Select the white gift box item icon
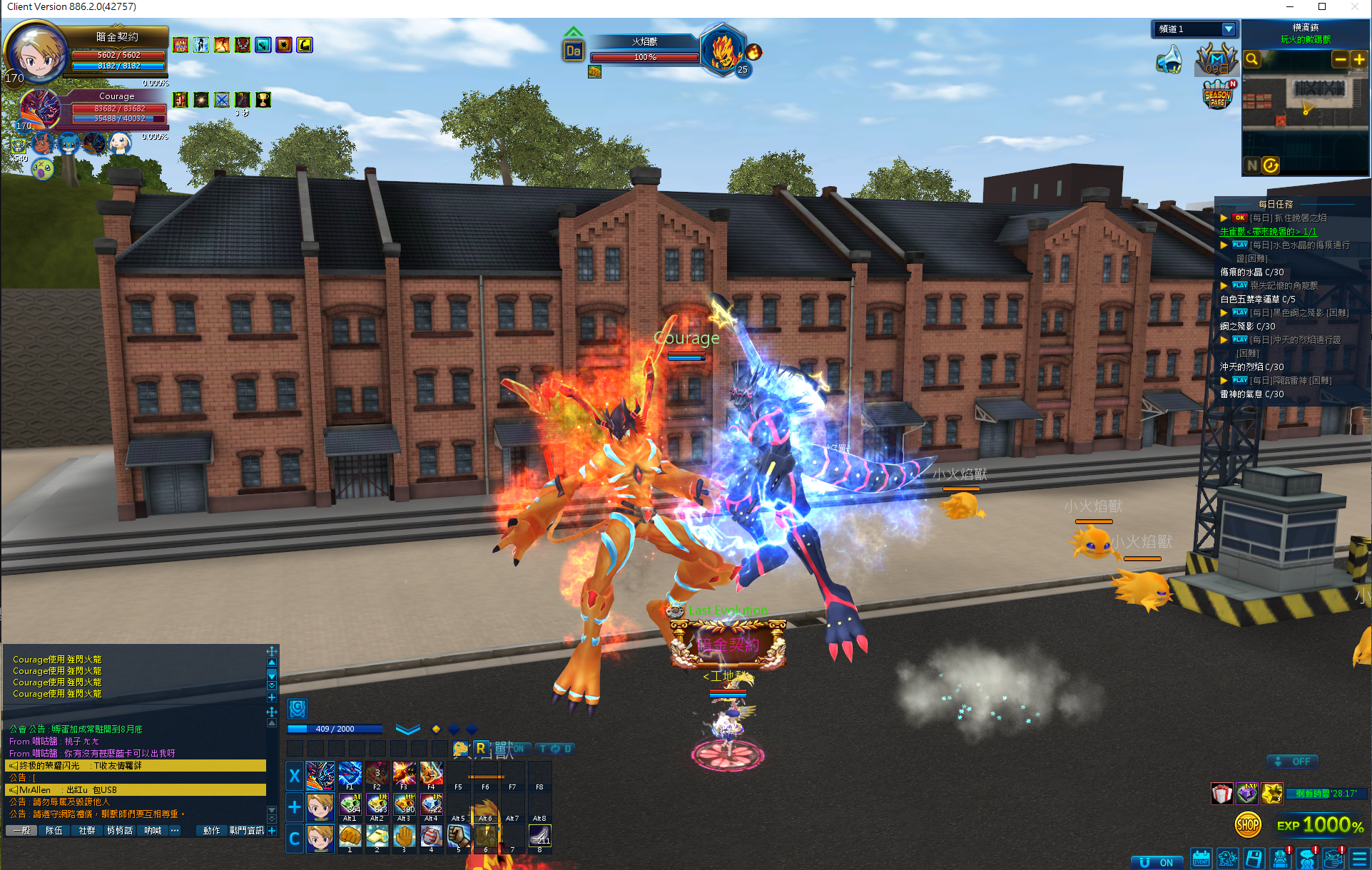1372x870 pixels. tap(1222, 793)
